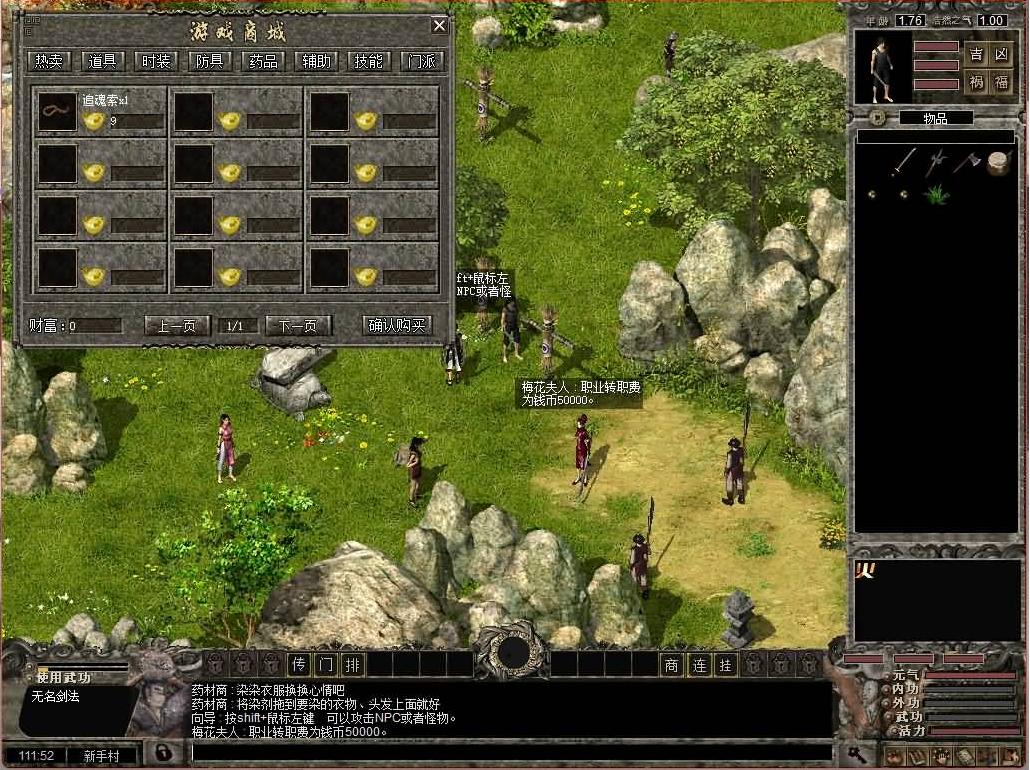The height and width of the screenshot is (770, 1030).
Task: Close the 游戏商城 shop window
Action: pyautogui.click(x=439, y=26)
